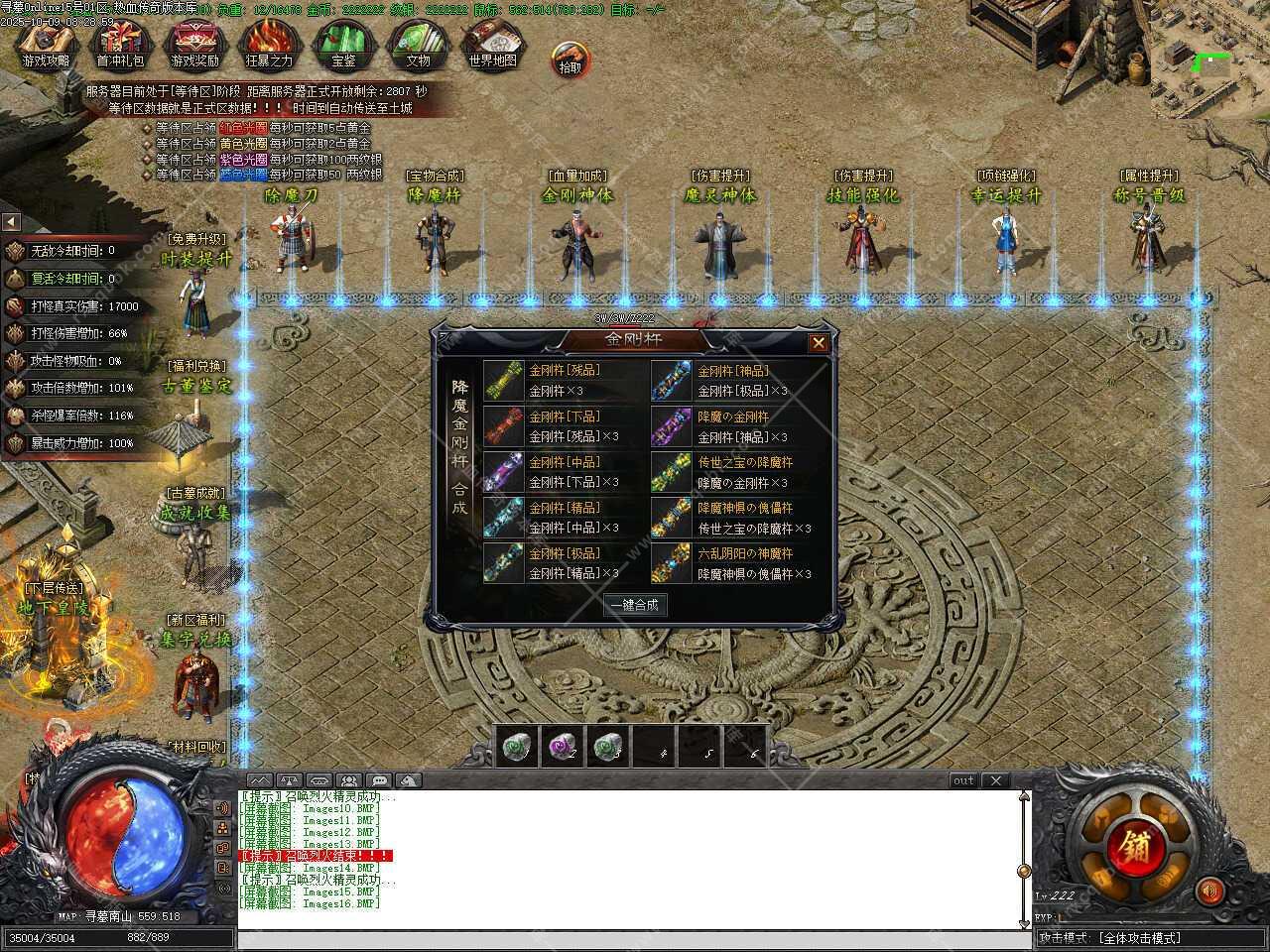Image resolution: width=1270 pixels, height=952 pixels.
Task: Open the 游戏奖励 rewards menu
Action: click(194, 46)
